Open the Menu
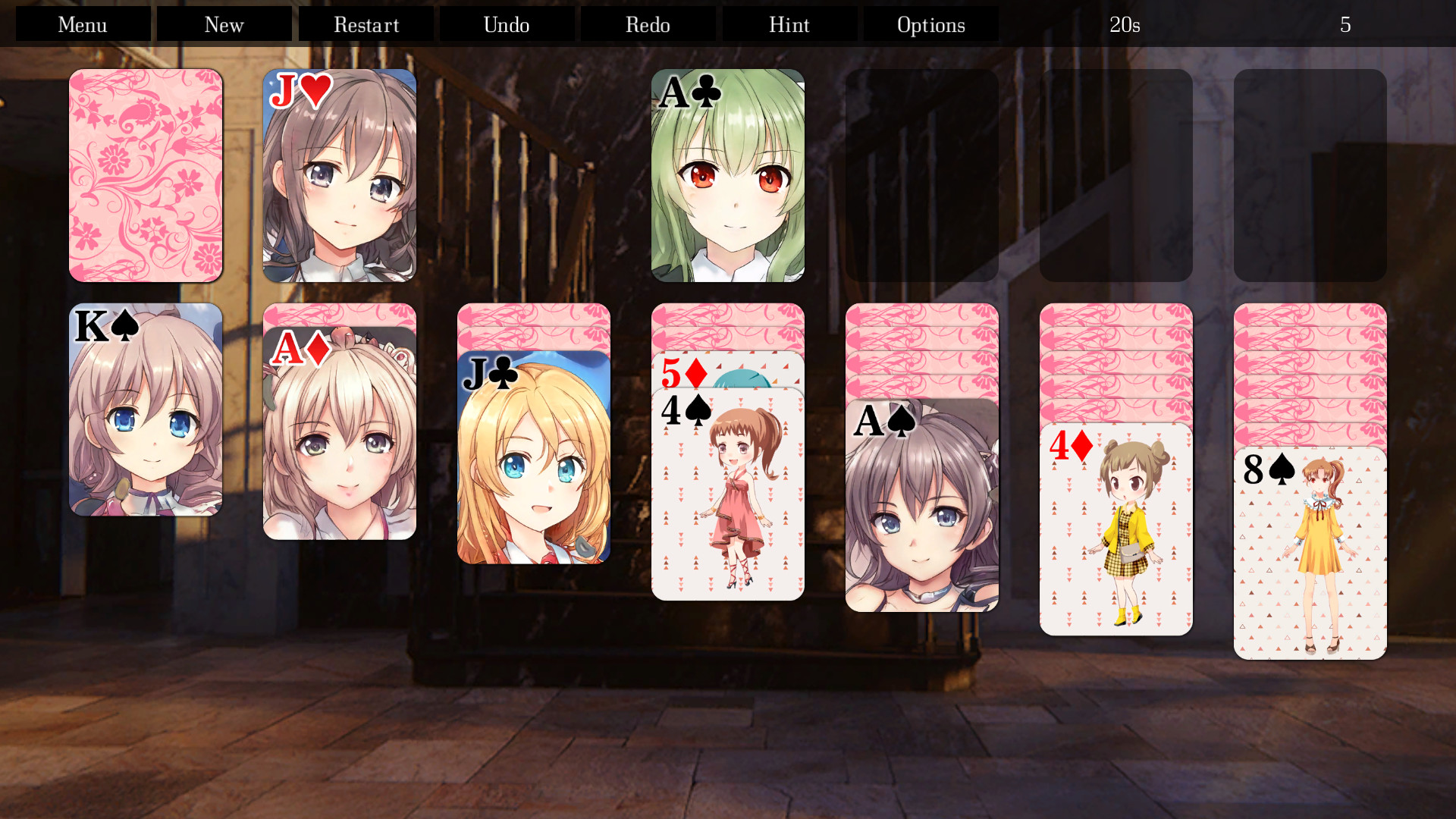The image size is (1456, 819). (x=82, y=24)
